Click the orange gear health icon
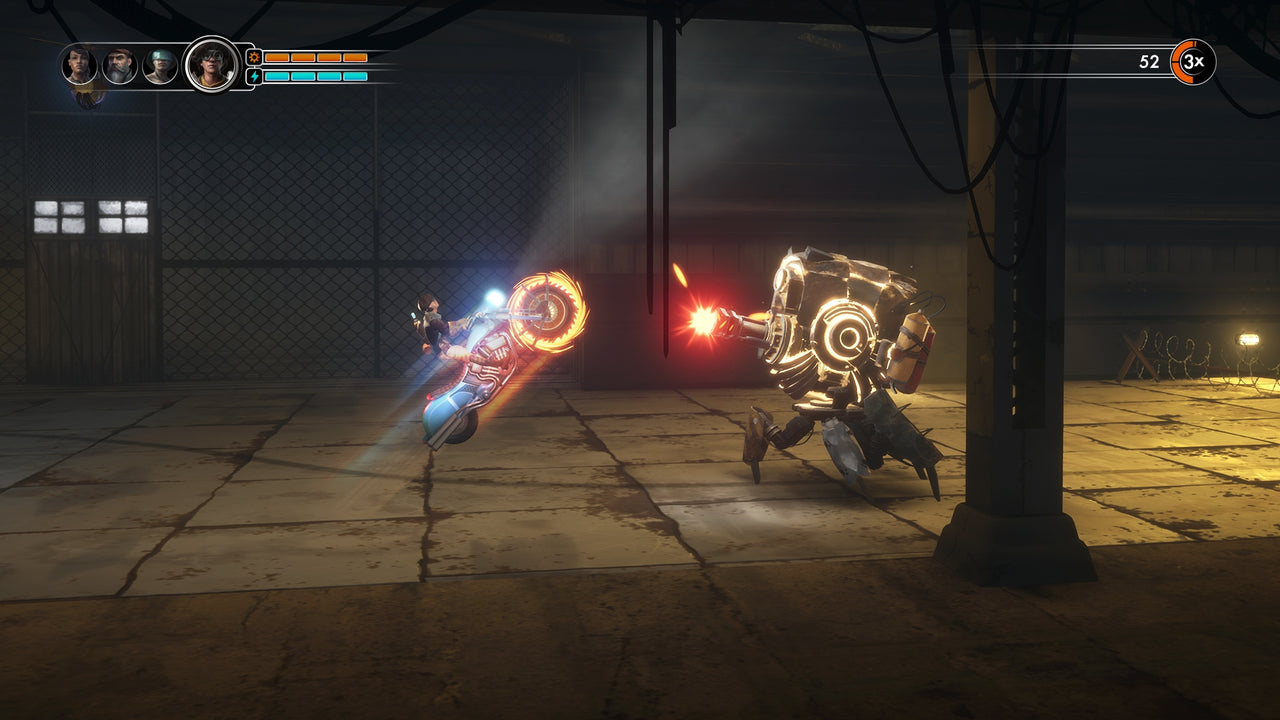Viewport: 1280px width, 720px height. 254,57
